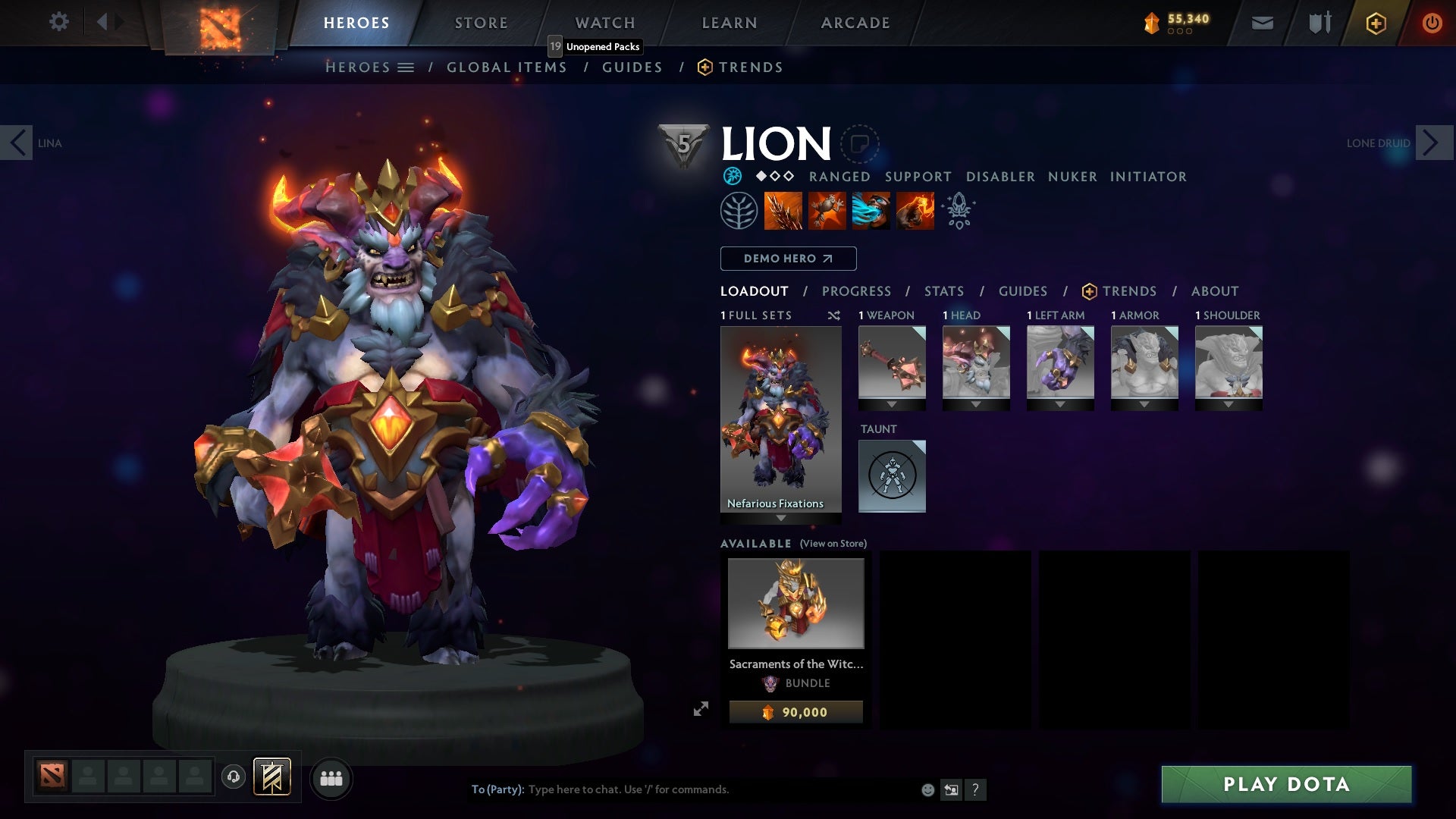Click the Finger of Death ability icon

click(x=915, y=210)
